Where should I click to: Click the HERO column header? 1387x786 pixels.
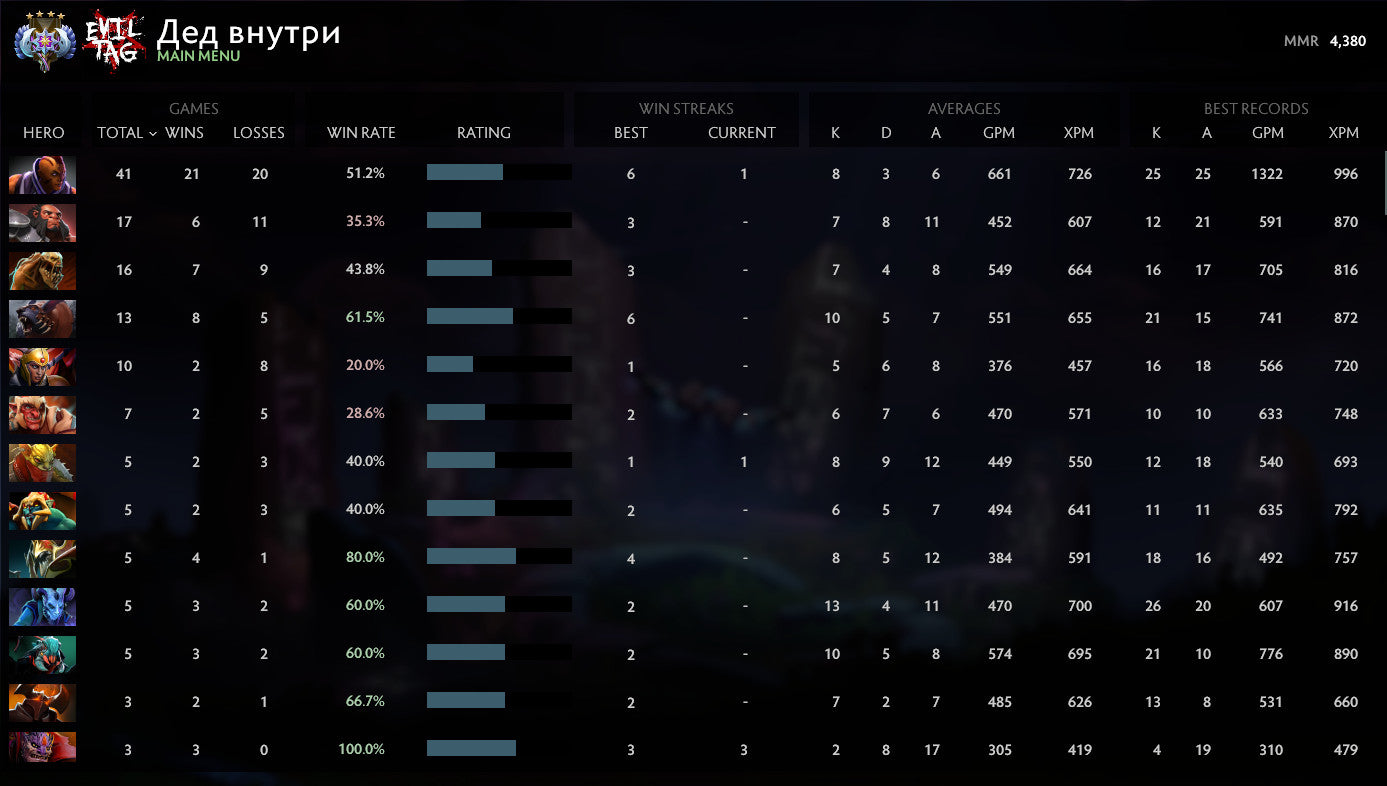click(44, 132)
